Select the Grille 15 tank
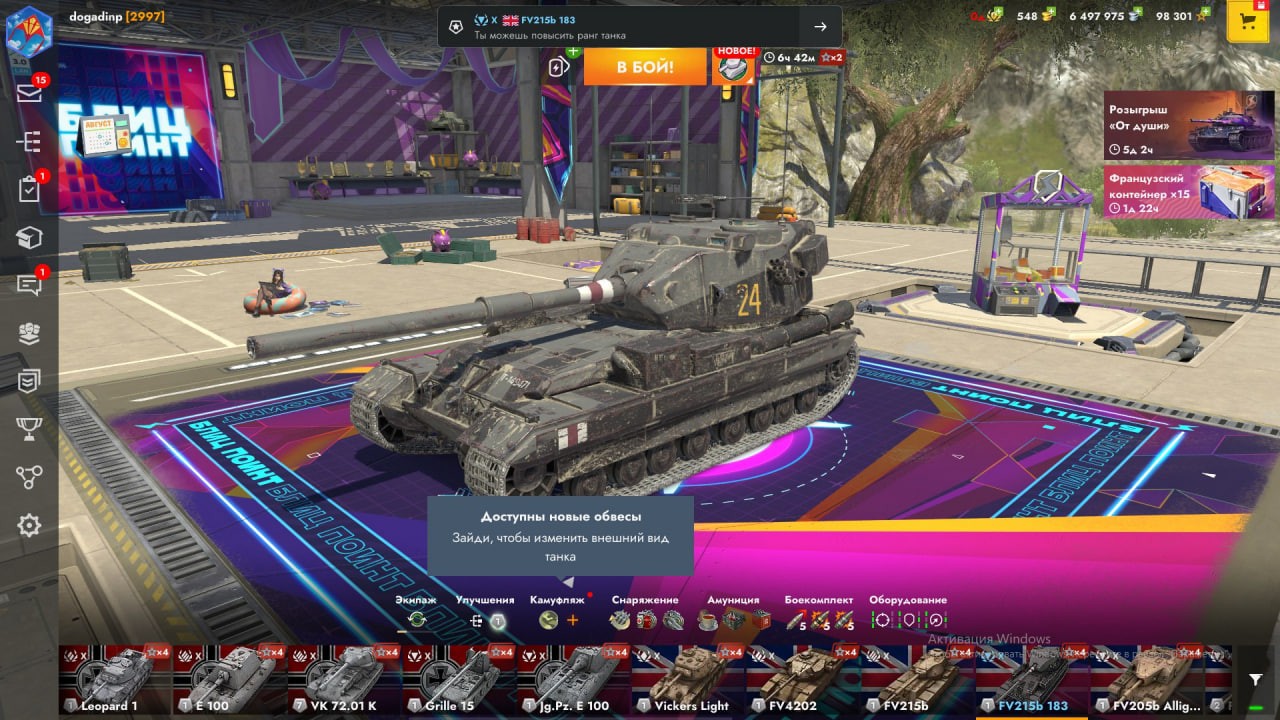The image size is (1280, 720). click(458, 678)
